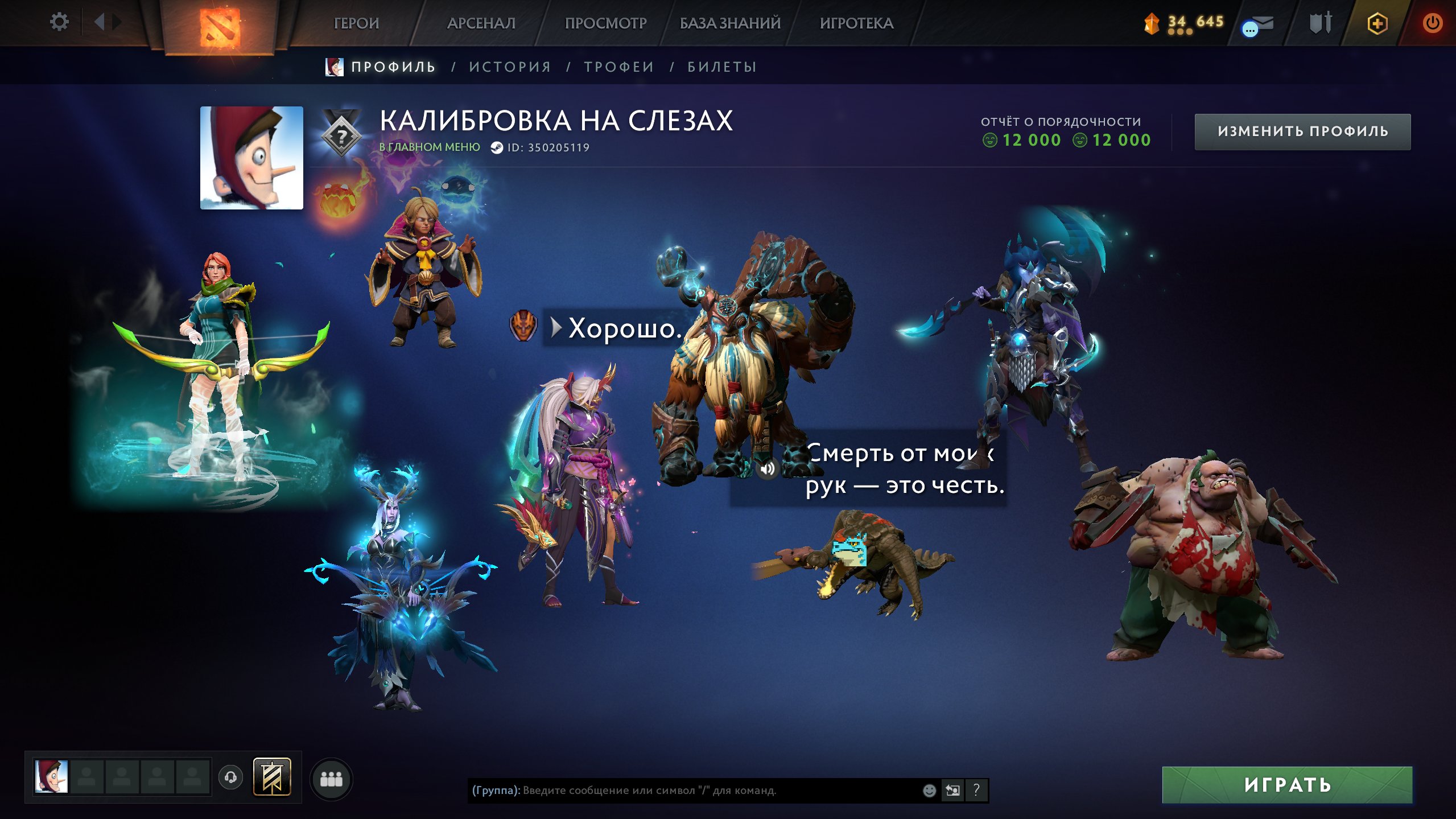Open the Armory shield icon
This screenshot has width=1456, height=819.
click(x=1321, y=22)
